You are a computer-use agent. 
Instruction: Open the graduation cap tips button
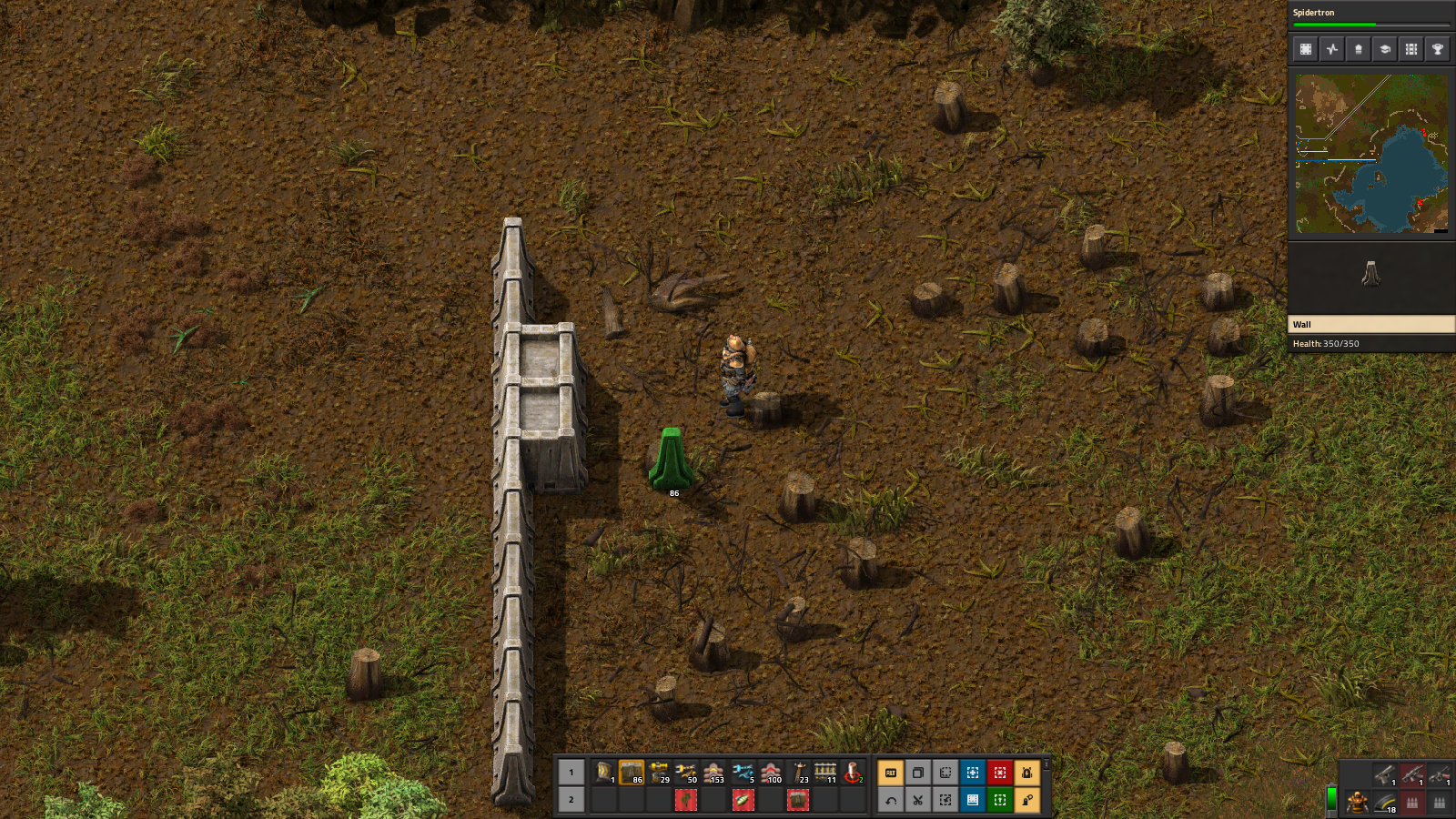(1385, 49)
